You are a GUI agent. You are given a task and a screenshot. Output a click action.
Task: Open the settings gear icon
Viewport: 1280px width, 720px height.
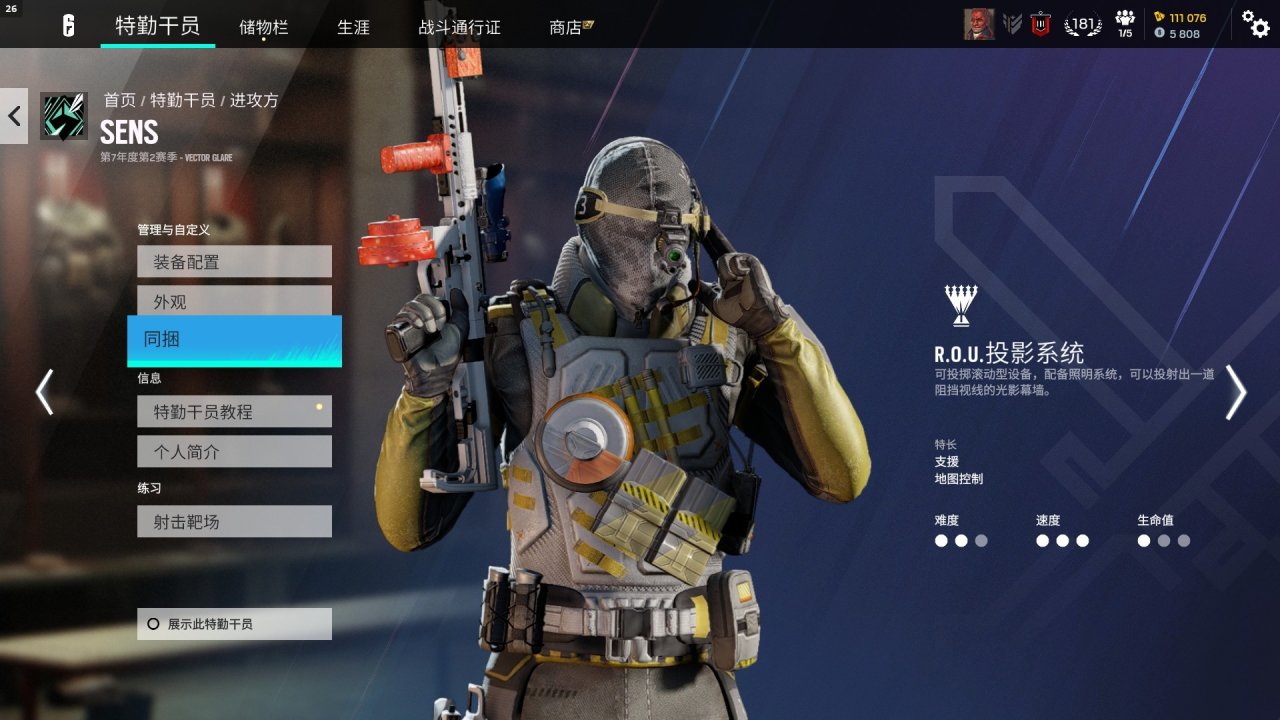1255,24
